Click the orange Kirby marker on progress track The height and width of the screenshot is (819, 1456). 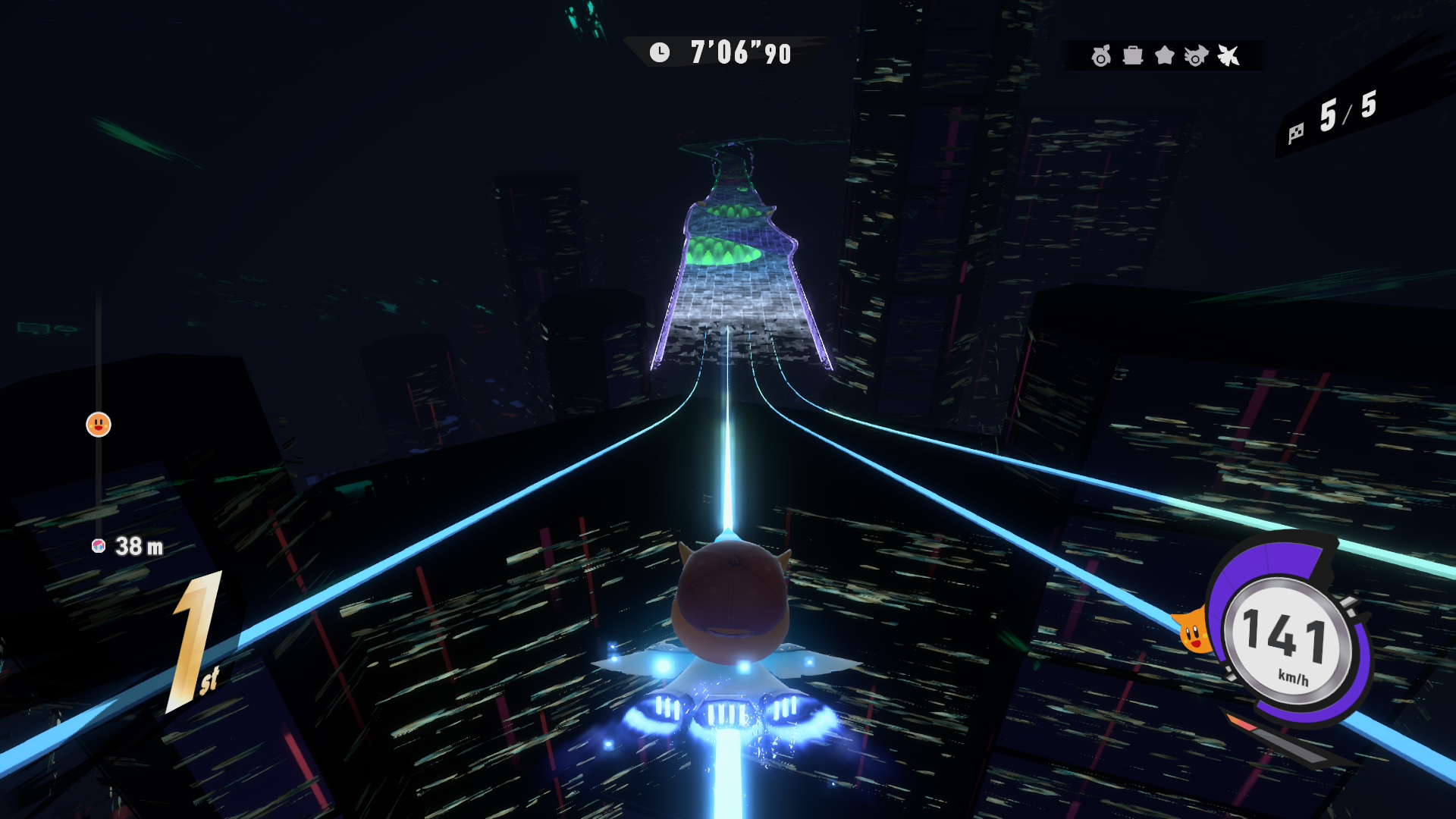pyautogui.click(x=99, y=425)
